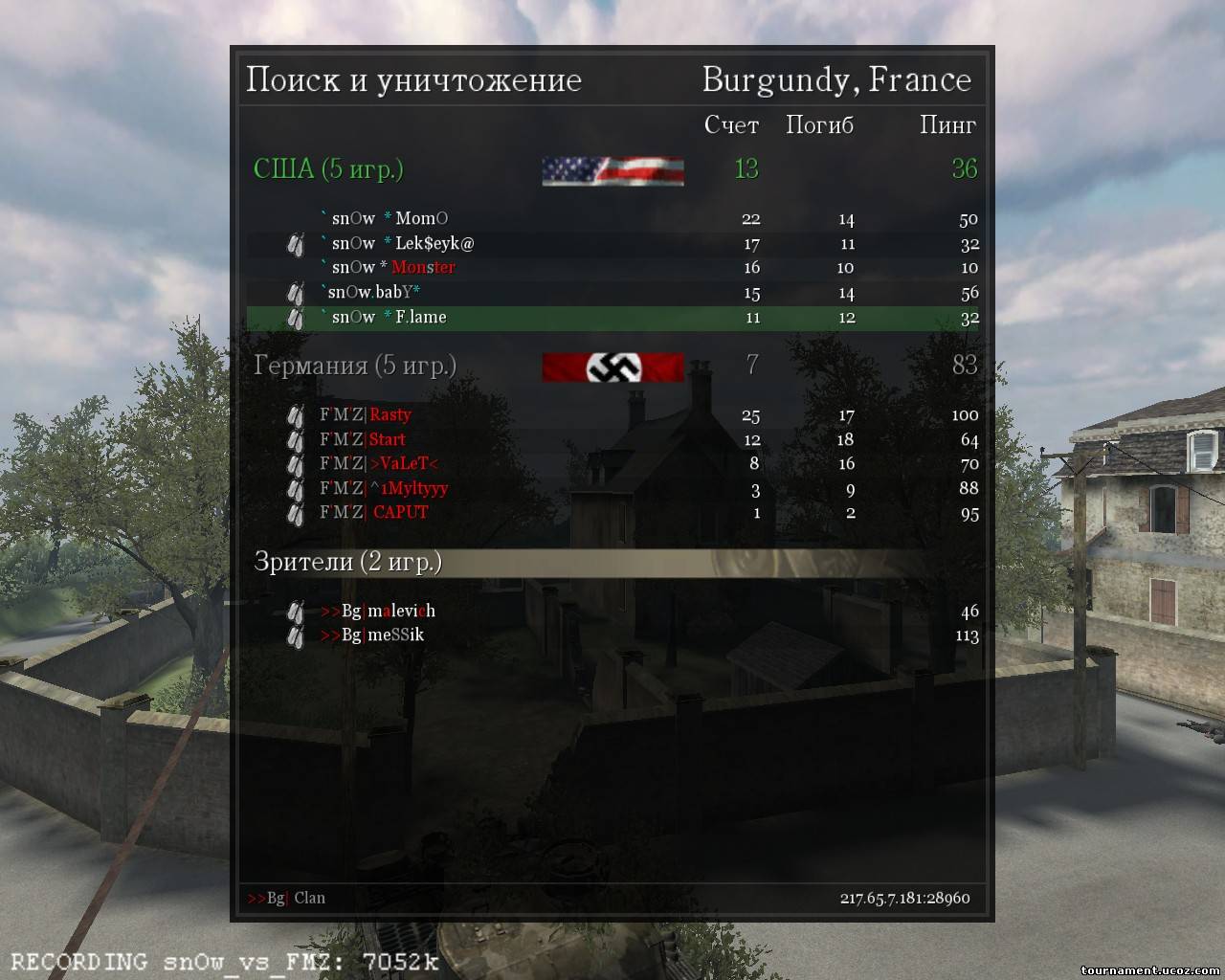
Task: Click the FMZ|Start player row
Action: 362,440
